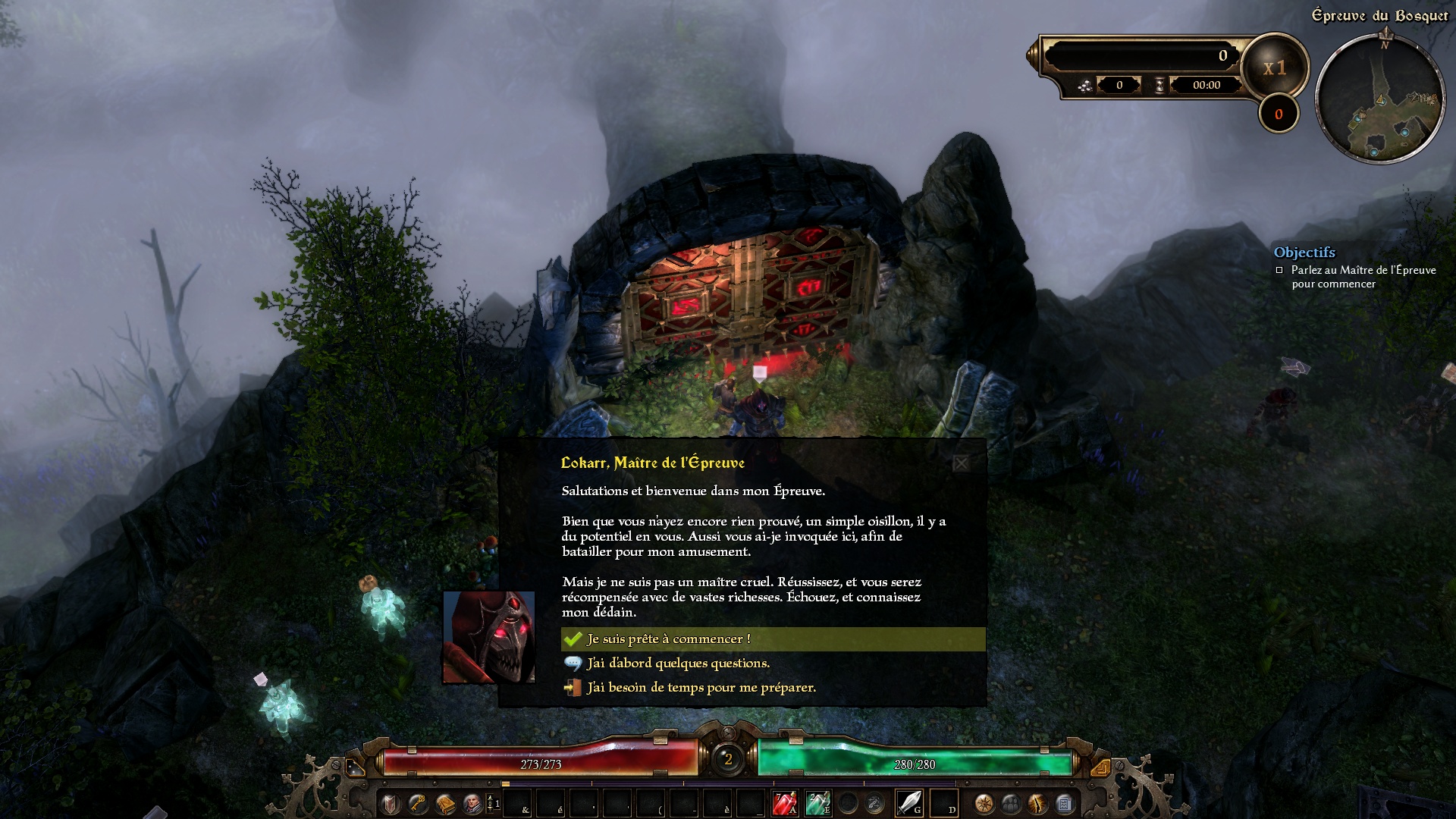Use the red health potion
This screenshot has width=1456, height=819.
tap(784, 803)
